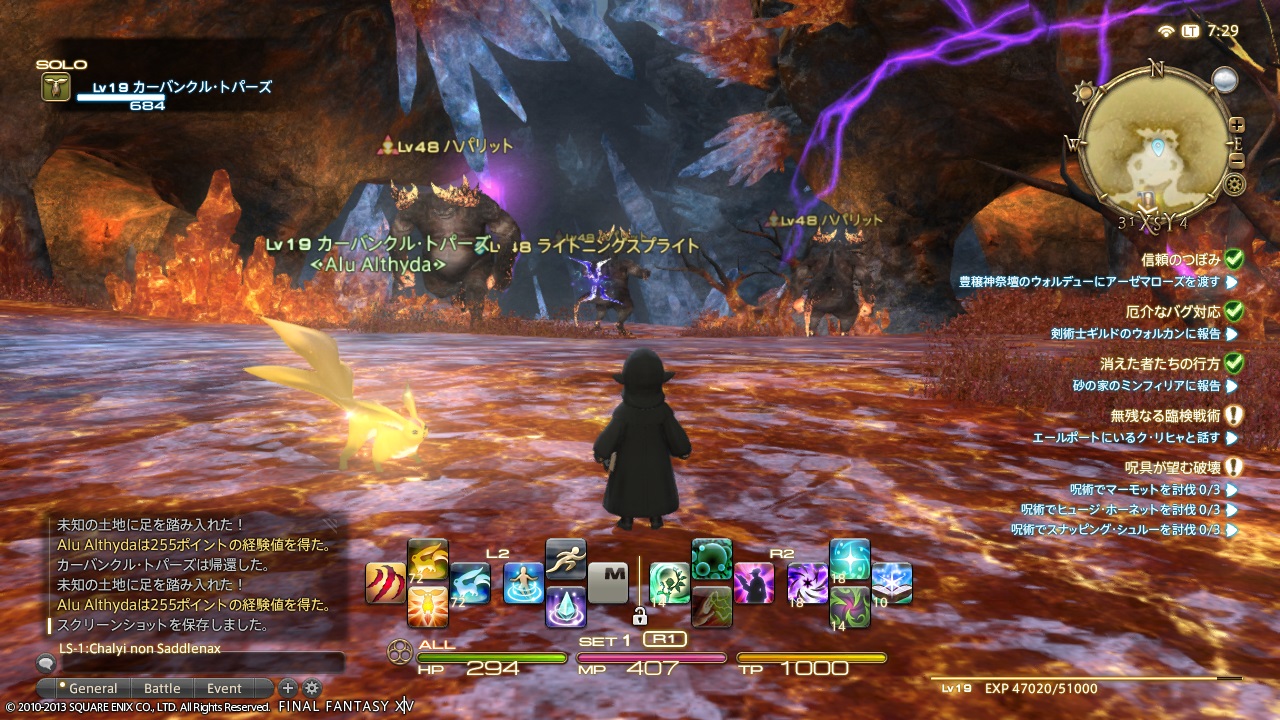The width and height of the screenshot is (1280, 720).
Task: Zoom in the minimap with plus button
Action: [x=1237, y=125]
